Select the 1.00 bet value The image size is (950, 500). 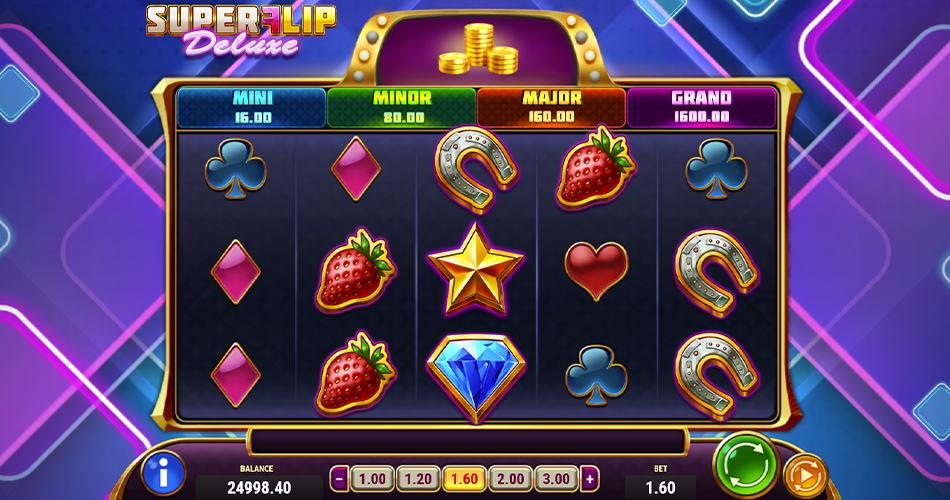pyautogui.click(x=372, y=478)
